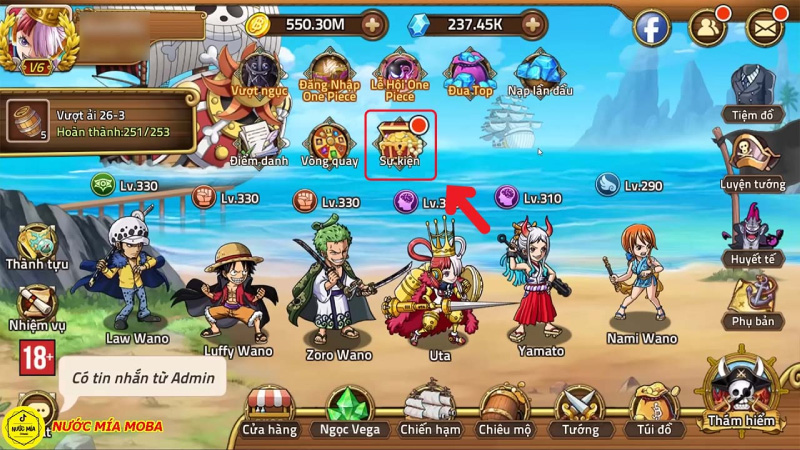Open Điểm danh daily check-in

[x=259, y=142]
